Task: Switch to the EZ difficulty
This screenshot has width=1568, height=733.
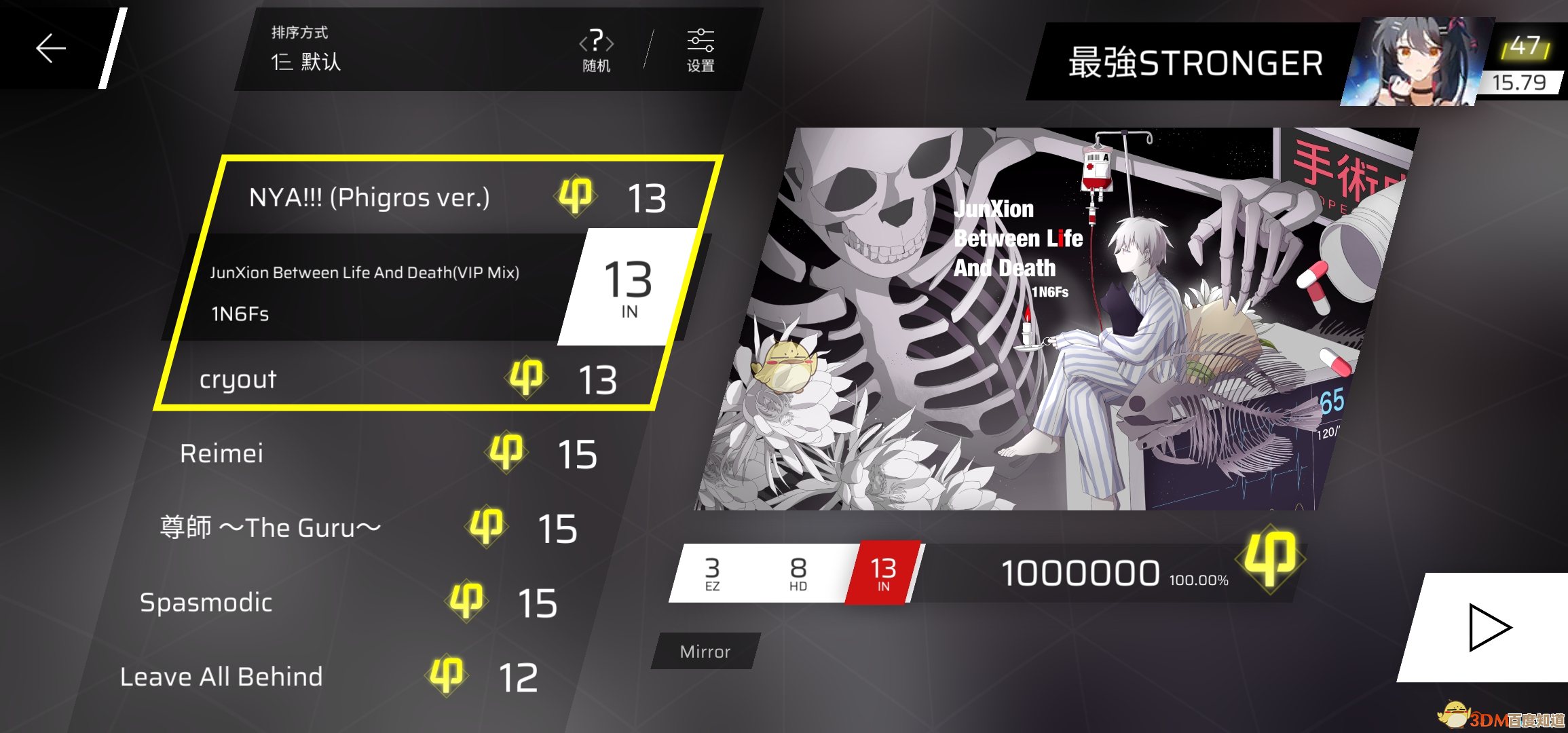Action: [712, 572]
